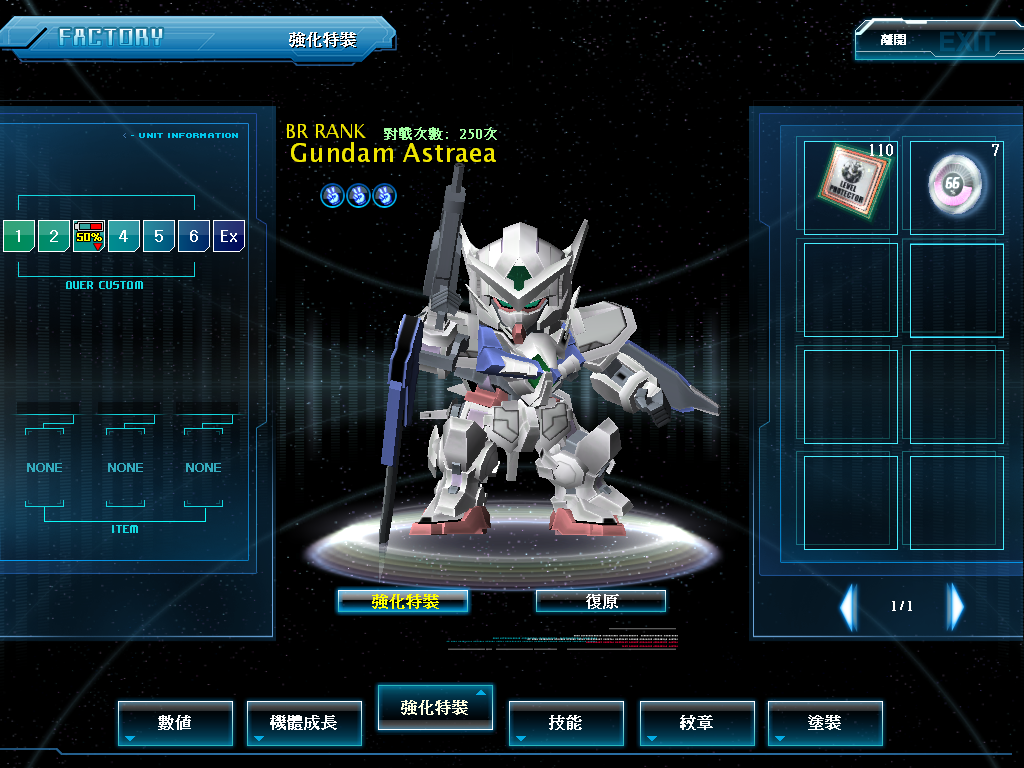1024x768 pixels.
Task: Open the 塗裝 paint tab
Action: [x=825, y=722]
